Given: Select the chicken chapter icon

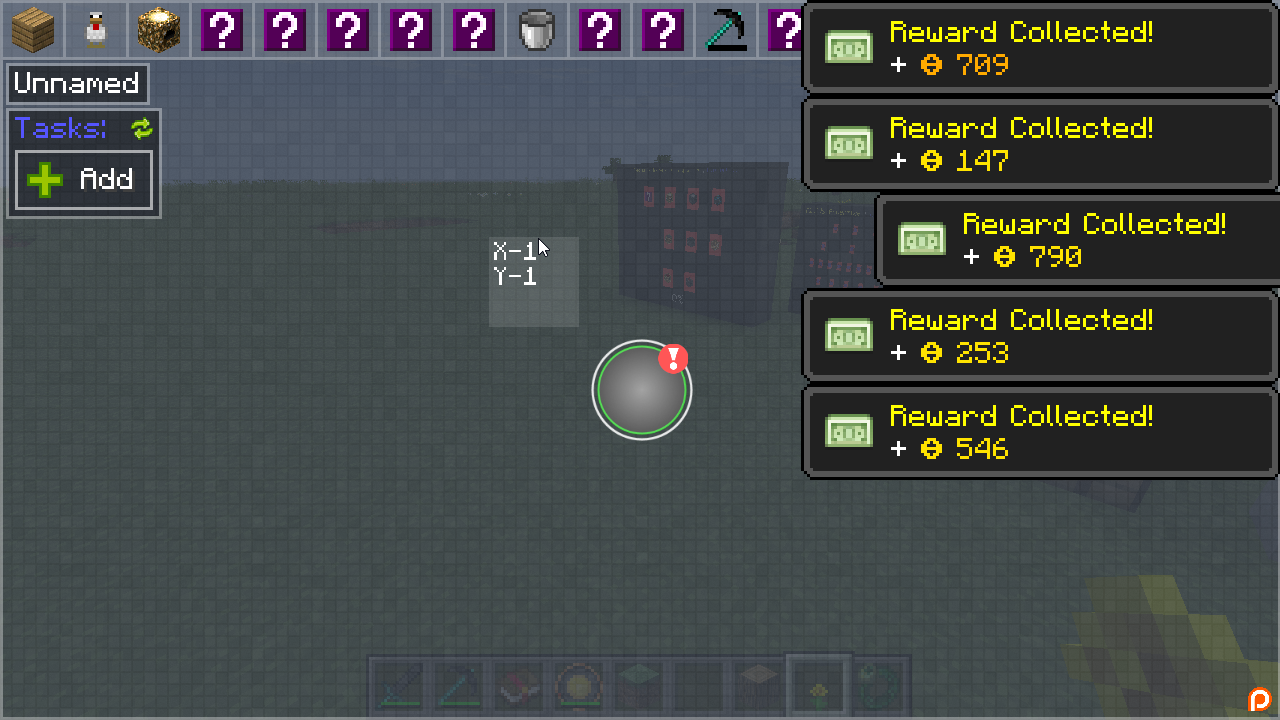Looking at the screenshot, I should [95, 29].
